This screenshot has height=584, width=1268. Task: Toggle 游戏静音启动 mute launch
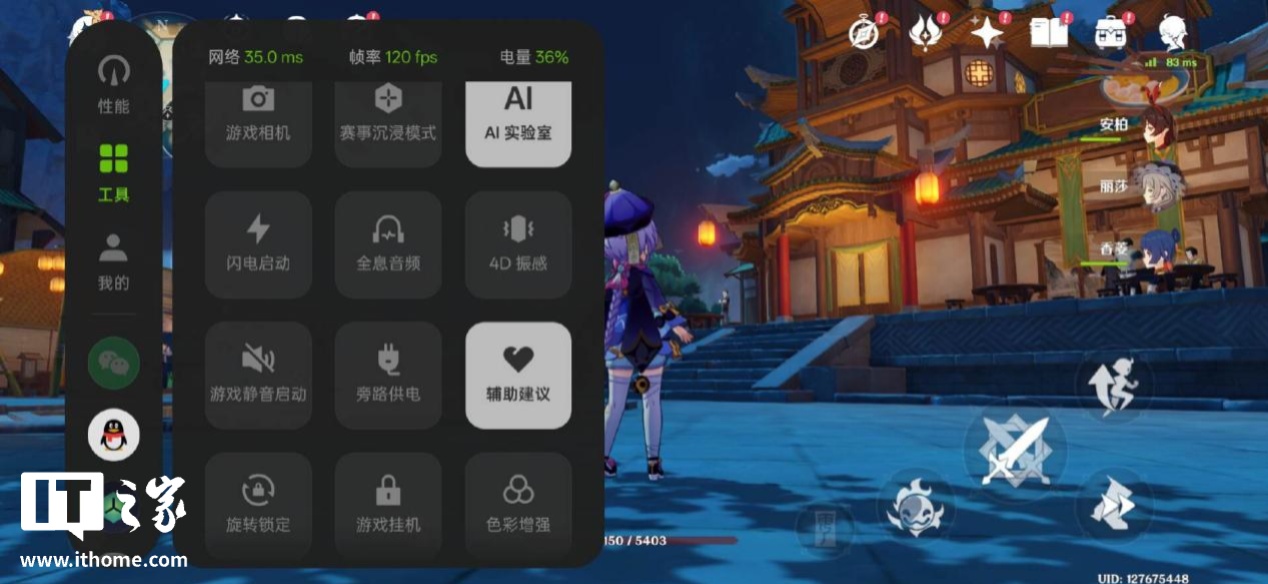click(258, 375)
